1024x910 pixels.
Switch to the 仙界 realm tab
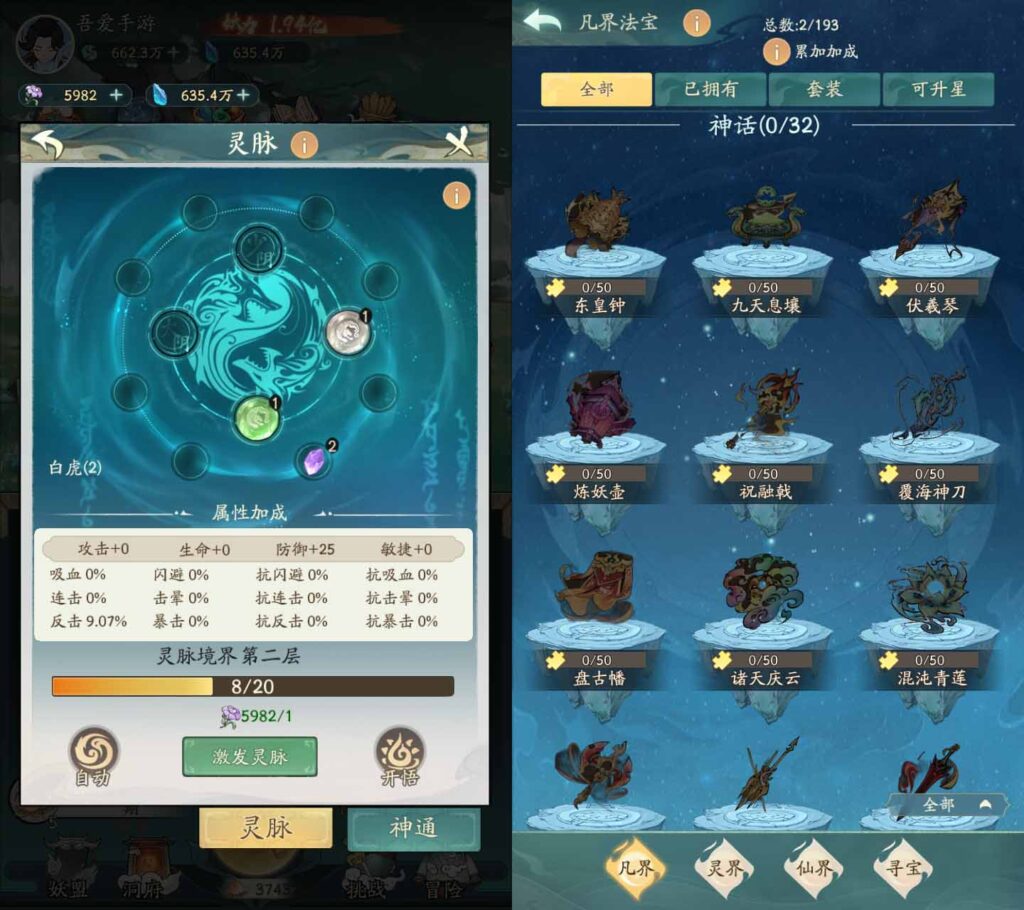815,867
